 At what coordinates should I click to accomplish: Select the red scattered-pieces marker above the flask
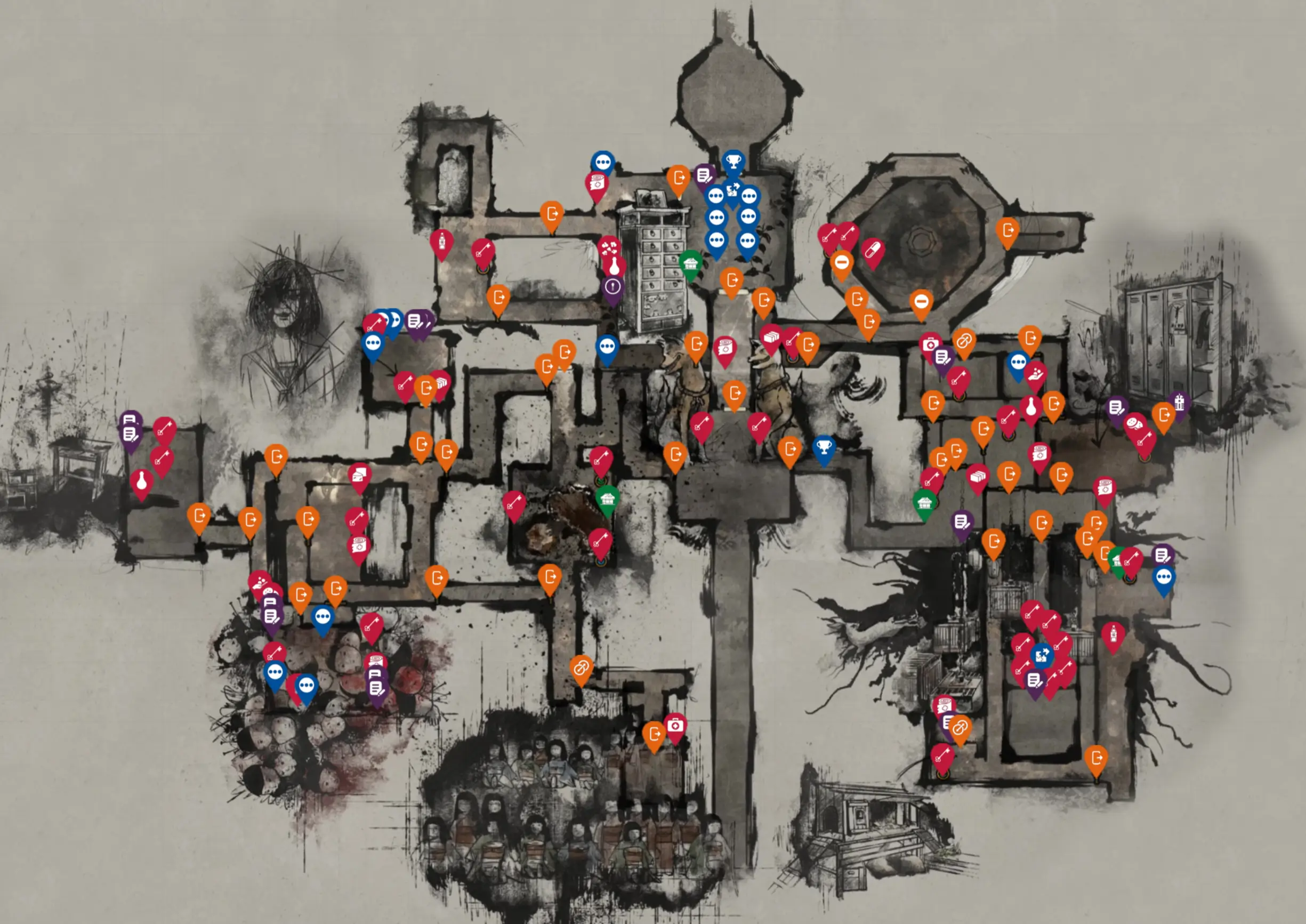pos(609,247)
